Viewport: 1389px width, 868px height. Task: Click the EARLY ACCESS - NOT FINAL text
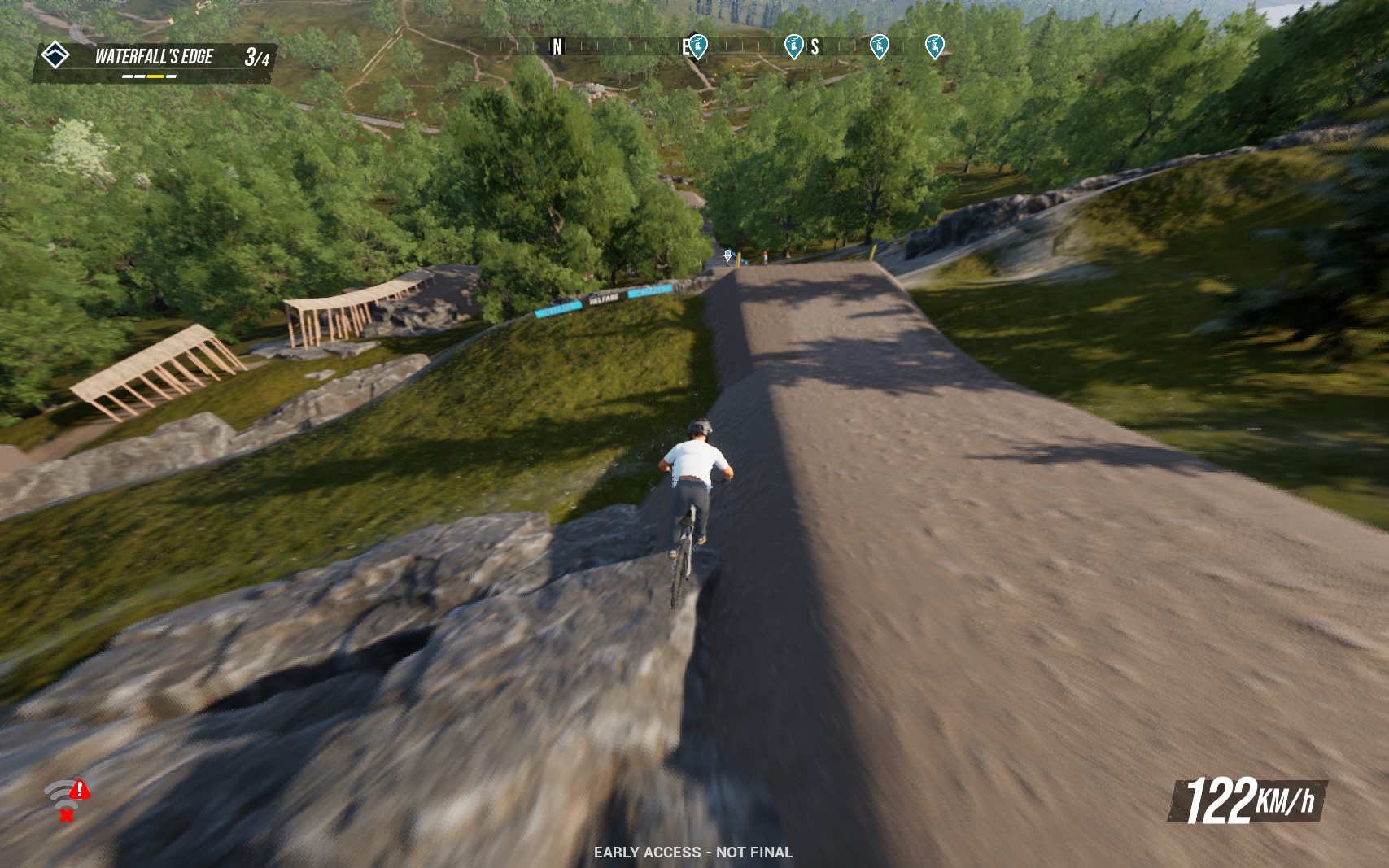[x=694, y=853]
